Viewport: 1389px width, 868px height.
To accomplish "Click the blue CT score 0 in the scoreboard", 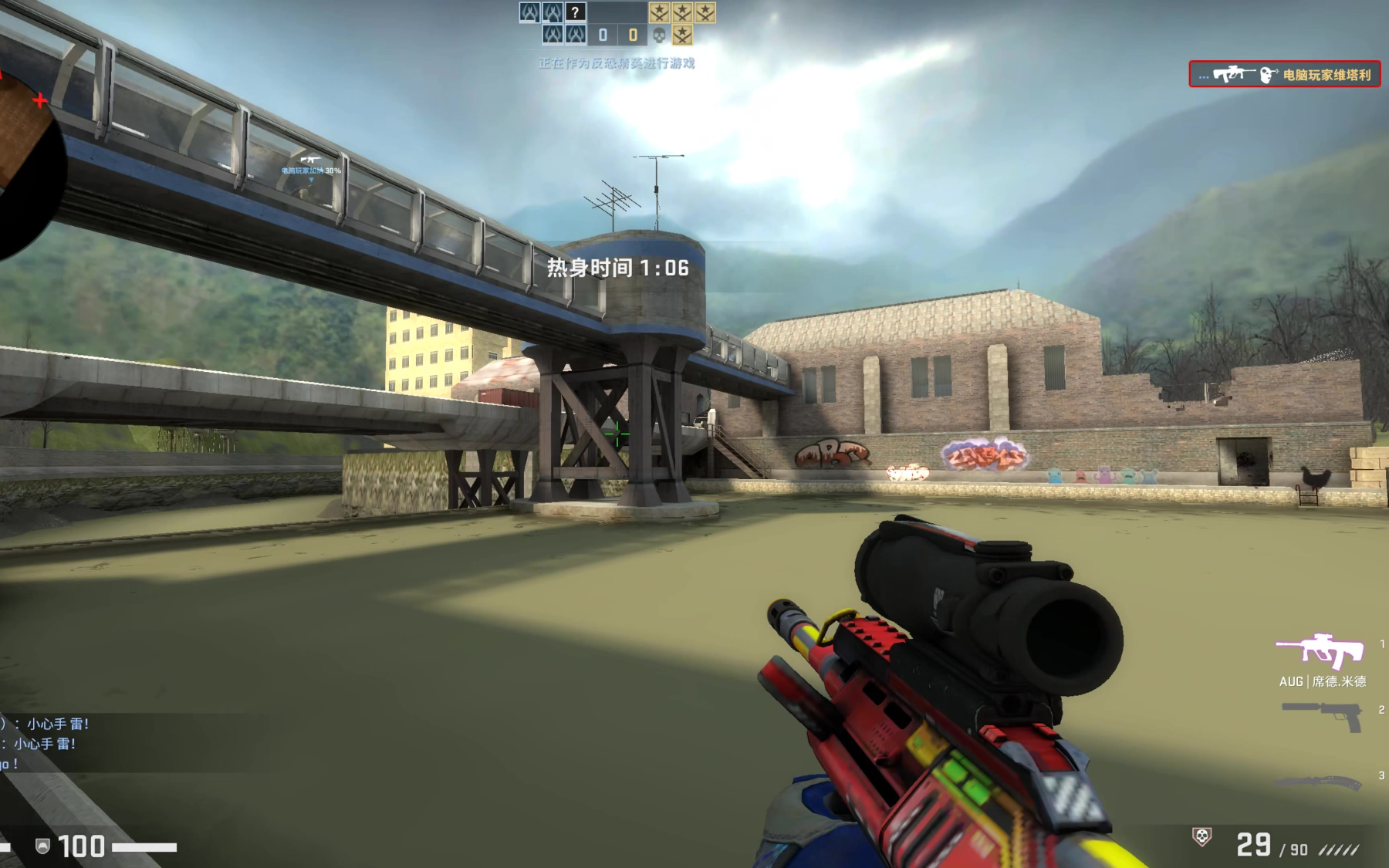I will (603, 35).
